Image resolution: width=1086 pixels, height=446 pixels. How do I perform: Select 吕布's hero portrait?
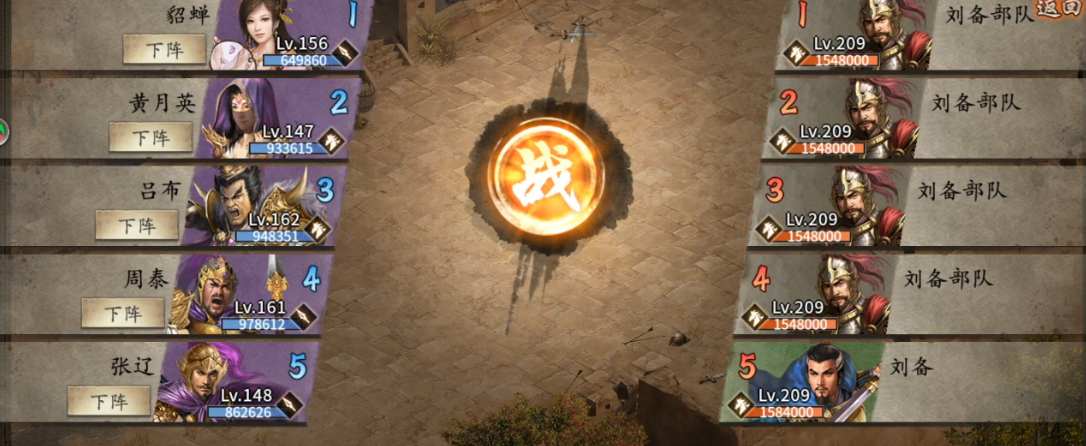click(230, 205)
